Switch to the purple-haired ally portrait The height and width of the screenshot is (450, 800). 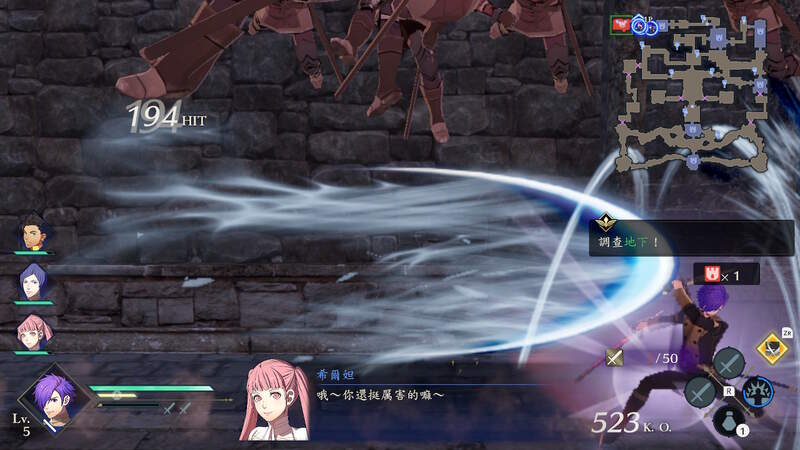[32, 282]
